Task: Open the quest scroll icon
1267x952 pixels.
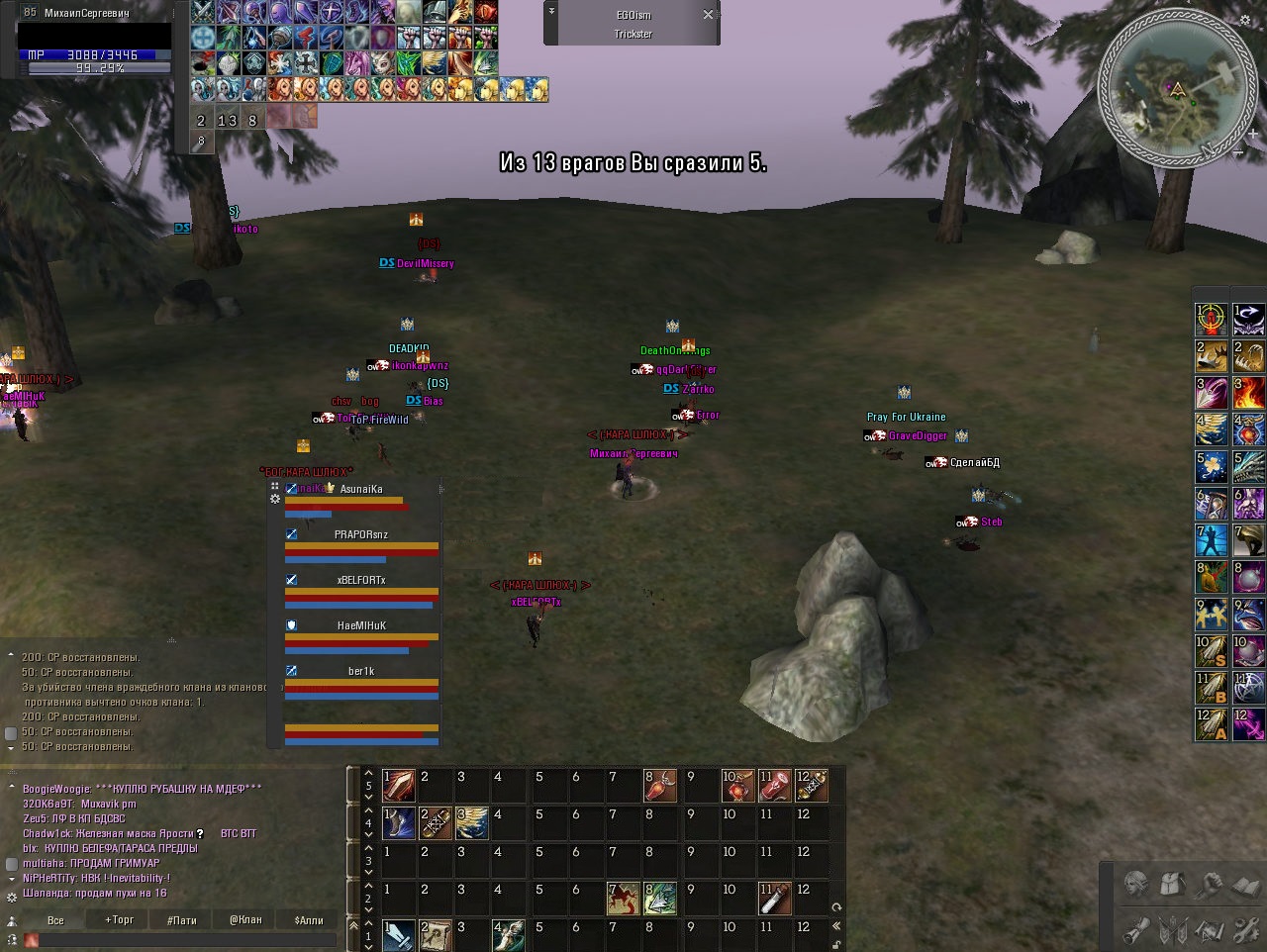Action: point(1135,930)
